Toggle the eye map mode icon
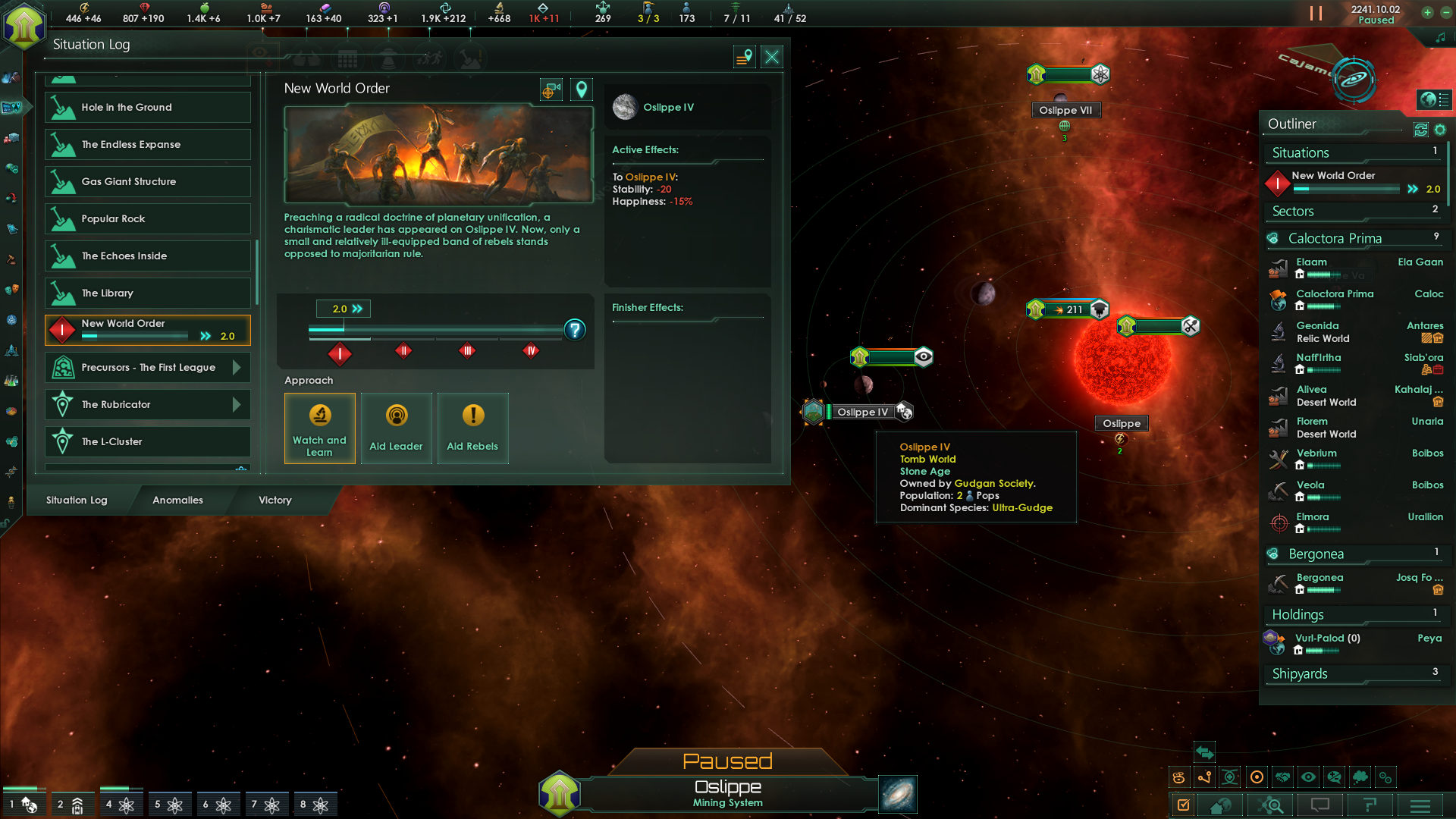1456x819 pixels. [x=1308, y=777]
